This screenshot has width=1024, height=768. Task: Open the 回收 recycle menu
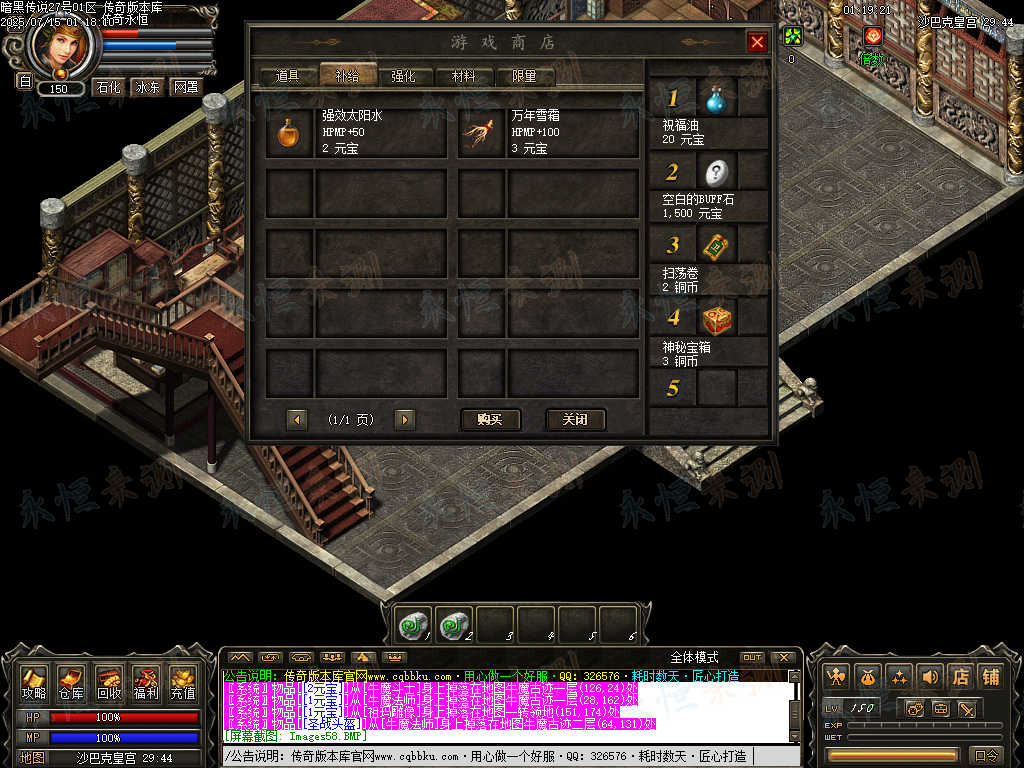[x=109, y=682]
